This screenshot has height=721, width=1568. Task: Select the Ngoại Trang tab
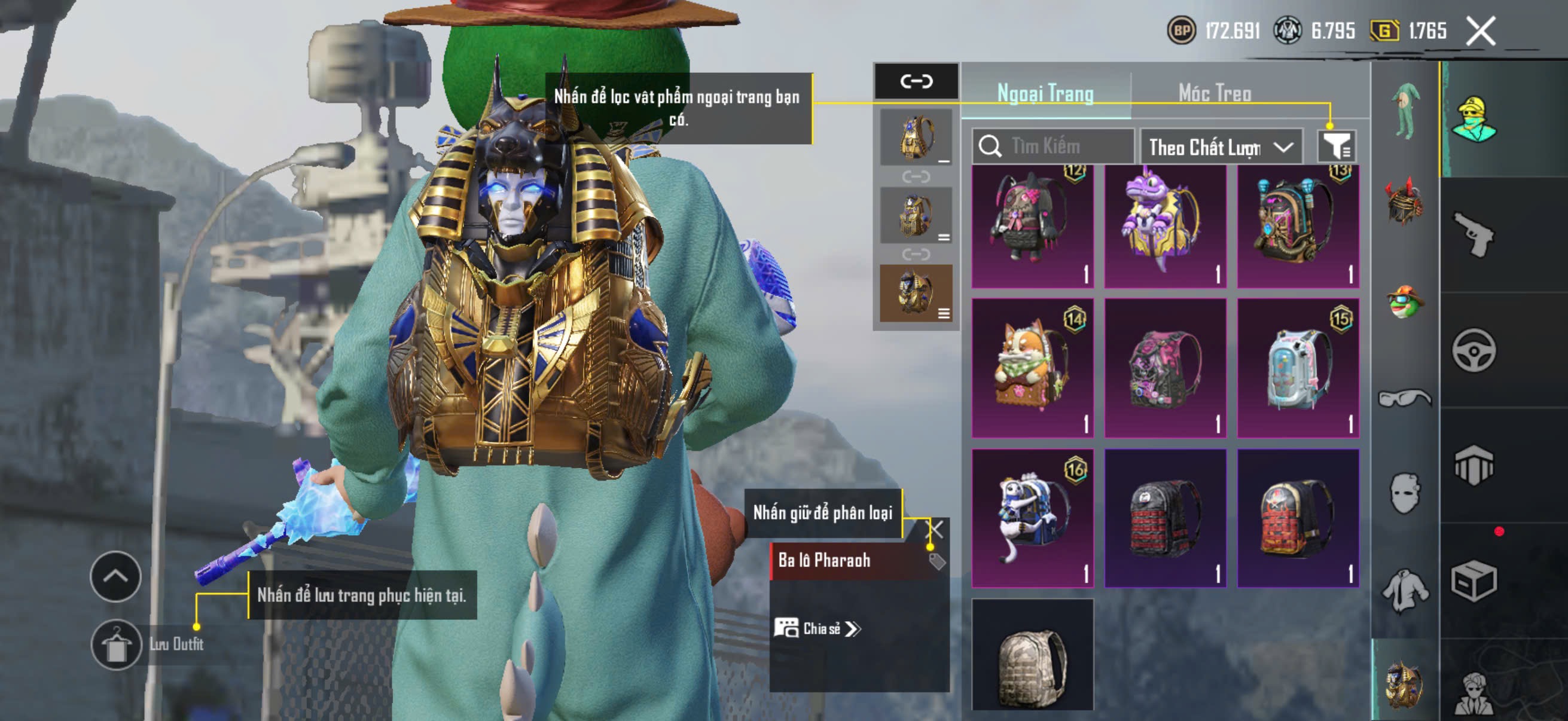click(1045, 93)
